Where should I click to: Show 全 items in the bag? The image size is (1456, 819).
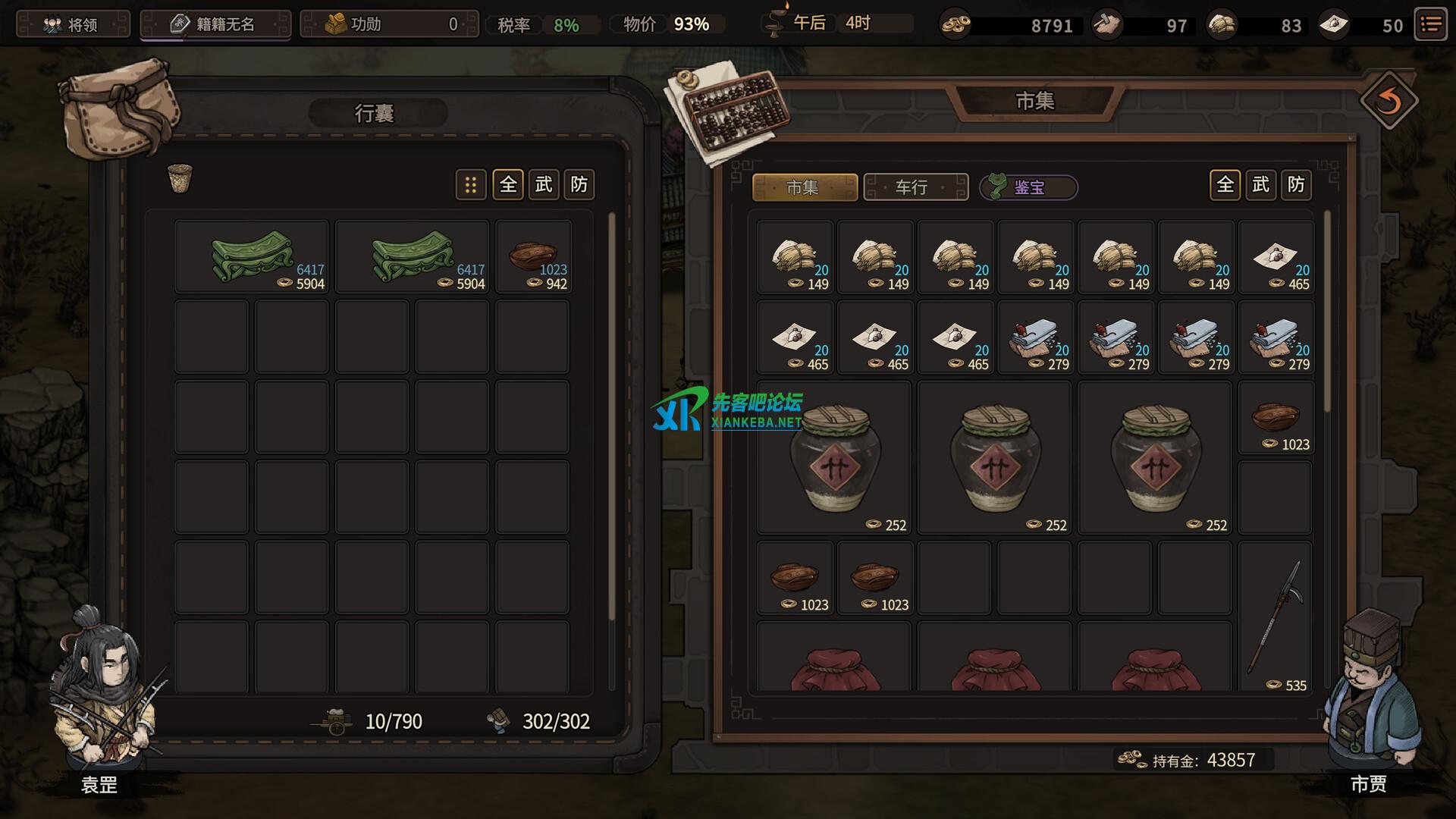point(508,185)
